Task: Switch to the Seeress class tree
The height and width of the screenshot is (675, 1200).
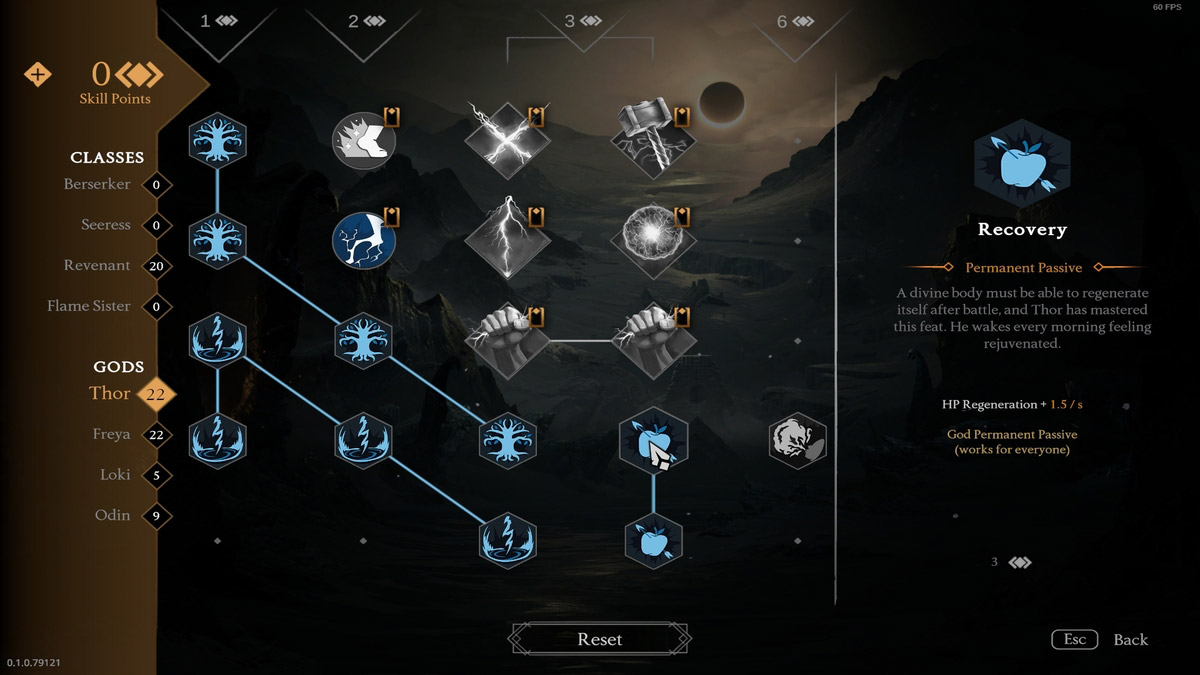Action: pos(106,226)
